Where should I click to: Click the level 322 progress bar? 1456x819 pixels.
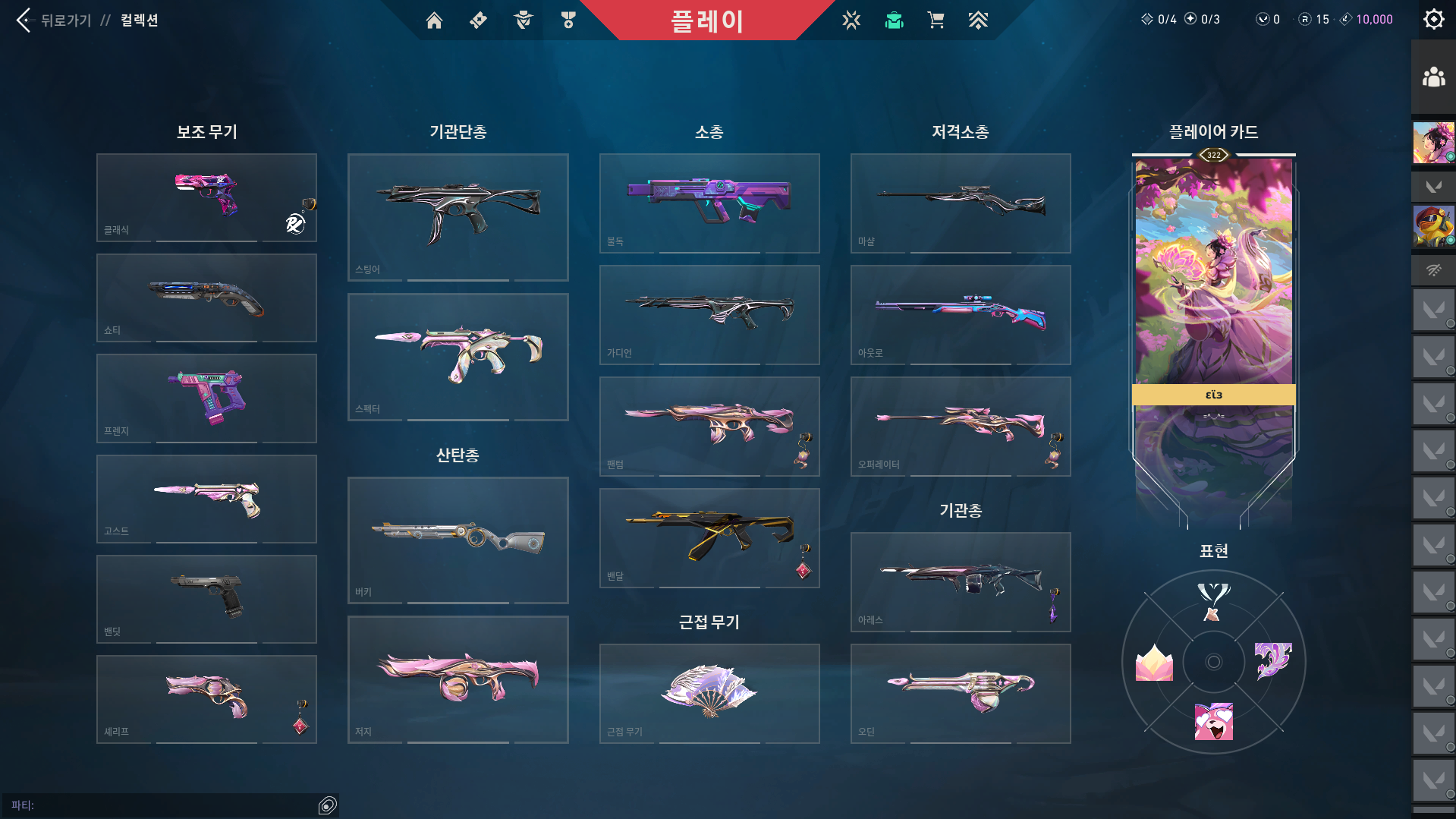tap(1212, 154)
